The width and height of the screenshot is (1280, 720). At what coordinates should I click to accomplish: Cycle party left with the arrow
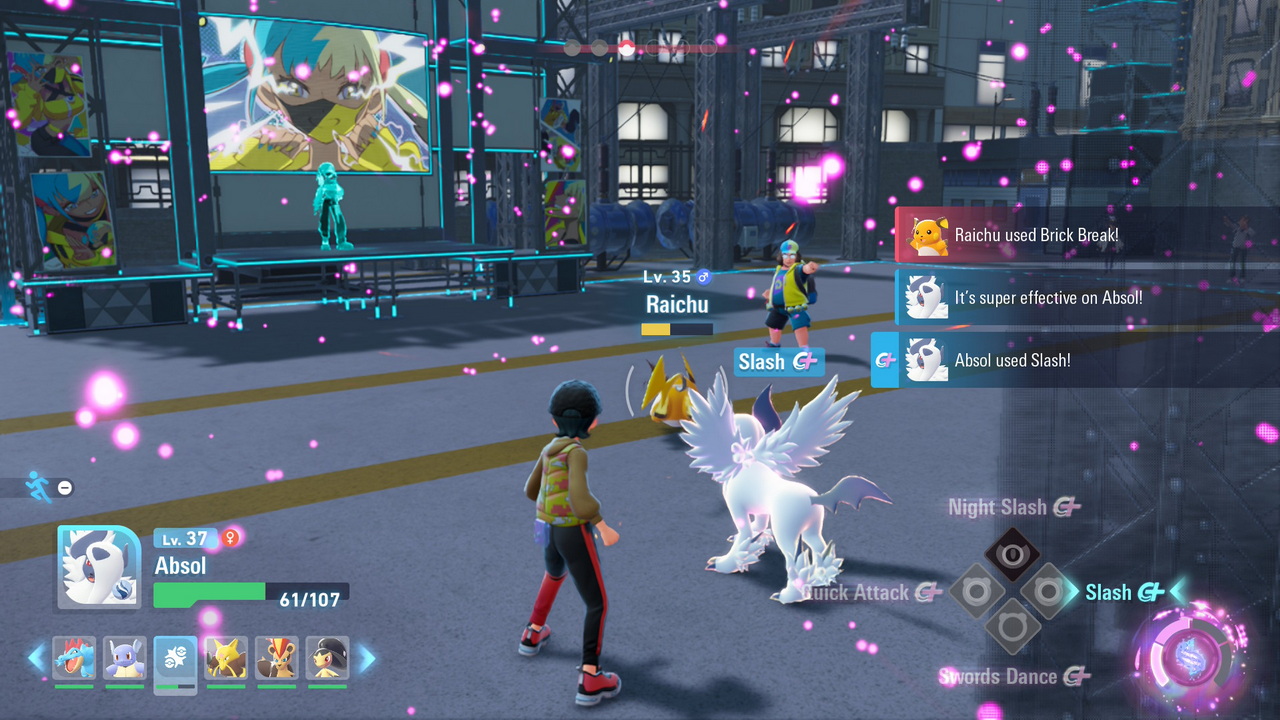[36, 658]
